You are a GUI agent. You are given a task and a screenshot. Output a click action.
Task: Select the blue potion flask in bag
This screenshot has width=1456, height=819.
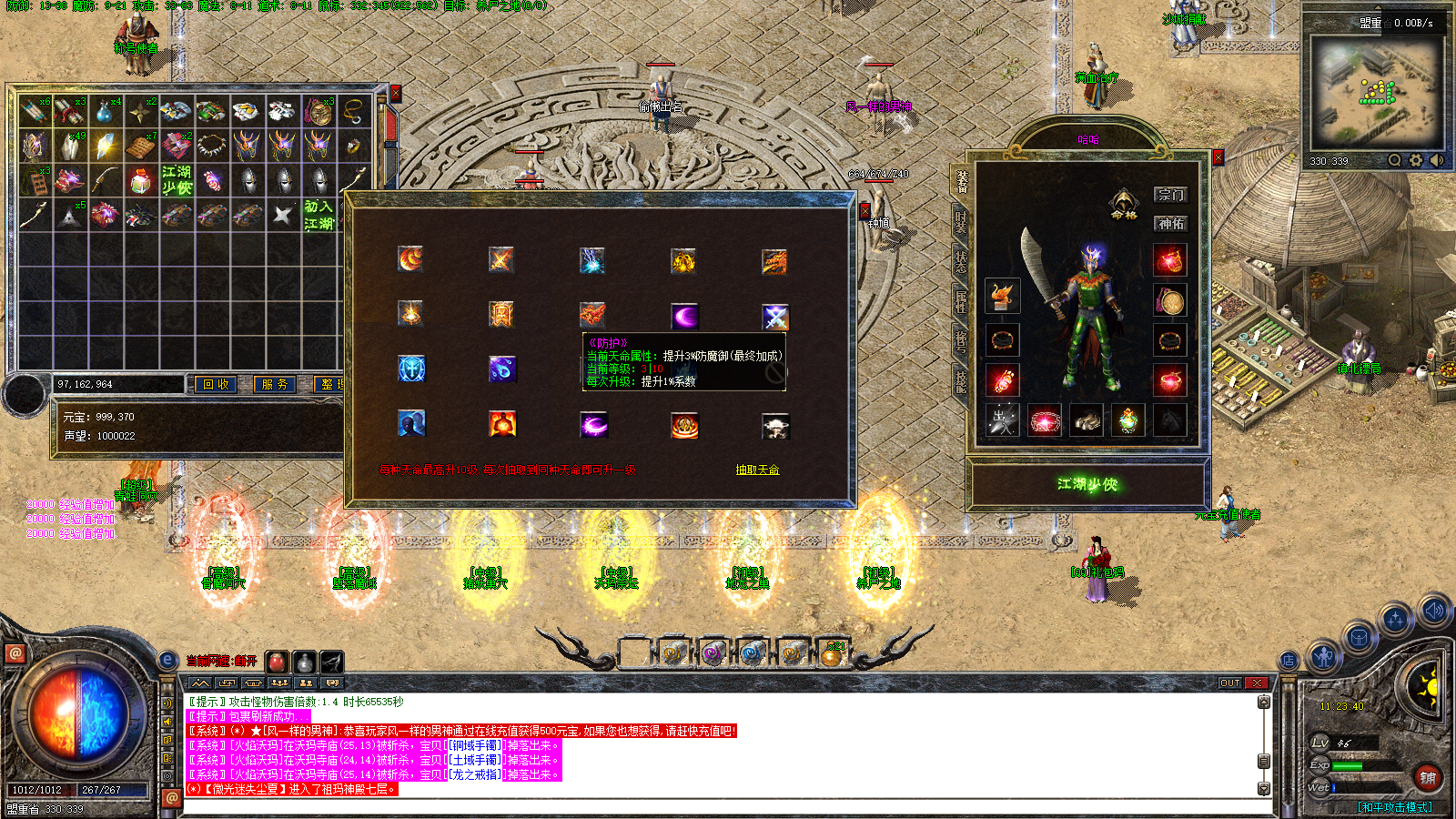click(104, 111)
